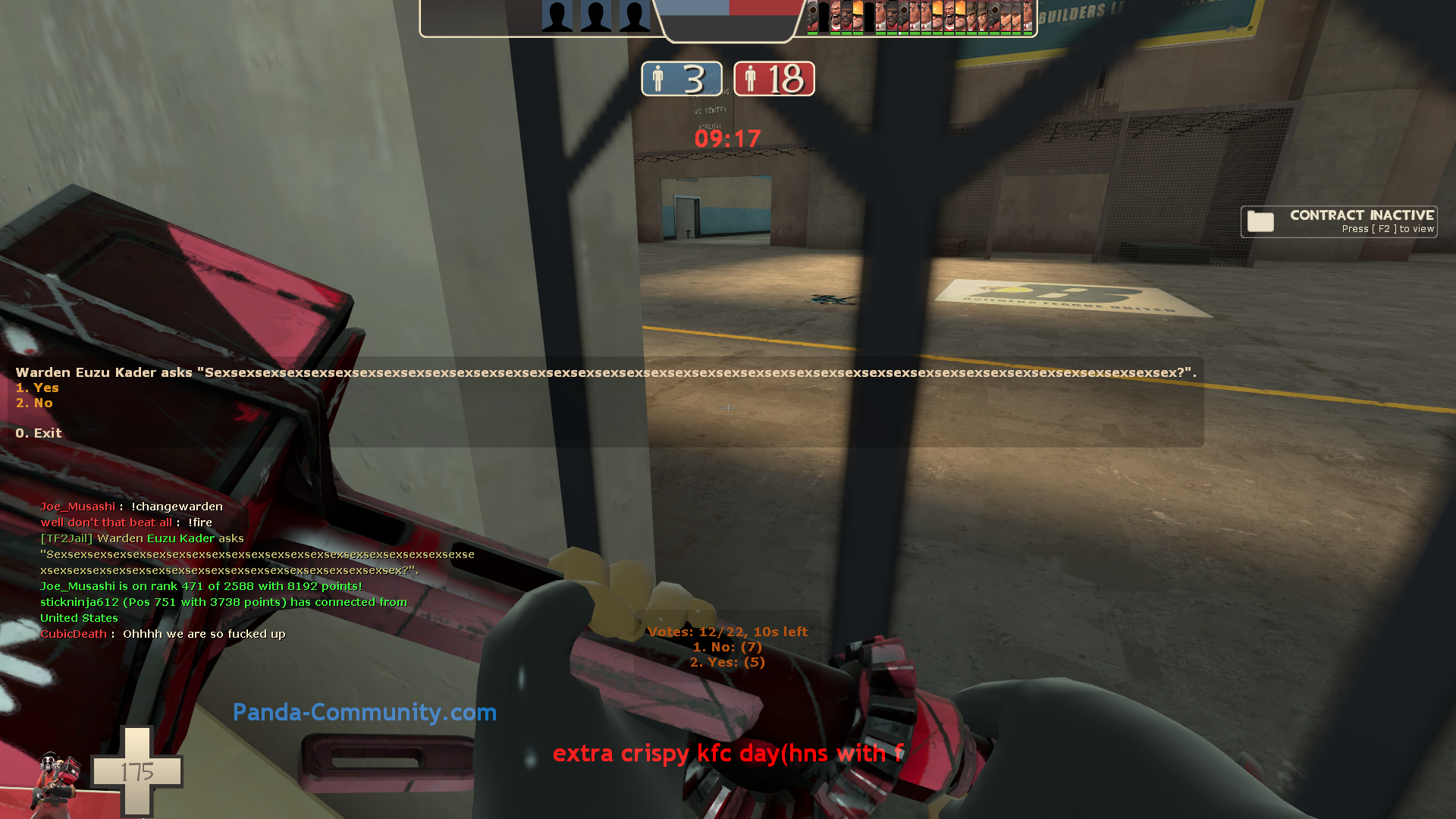Select vote option '1. Yes'
The width and height of the screenshot is (1456, 819).
point(36,388)
